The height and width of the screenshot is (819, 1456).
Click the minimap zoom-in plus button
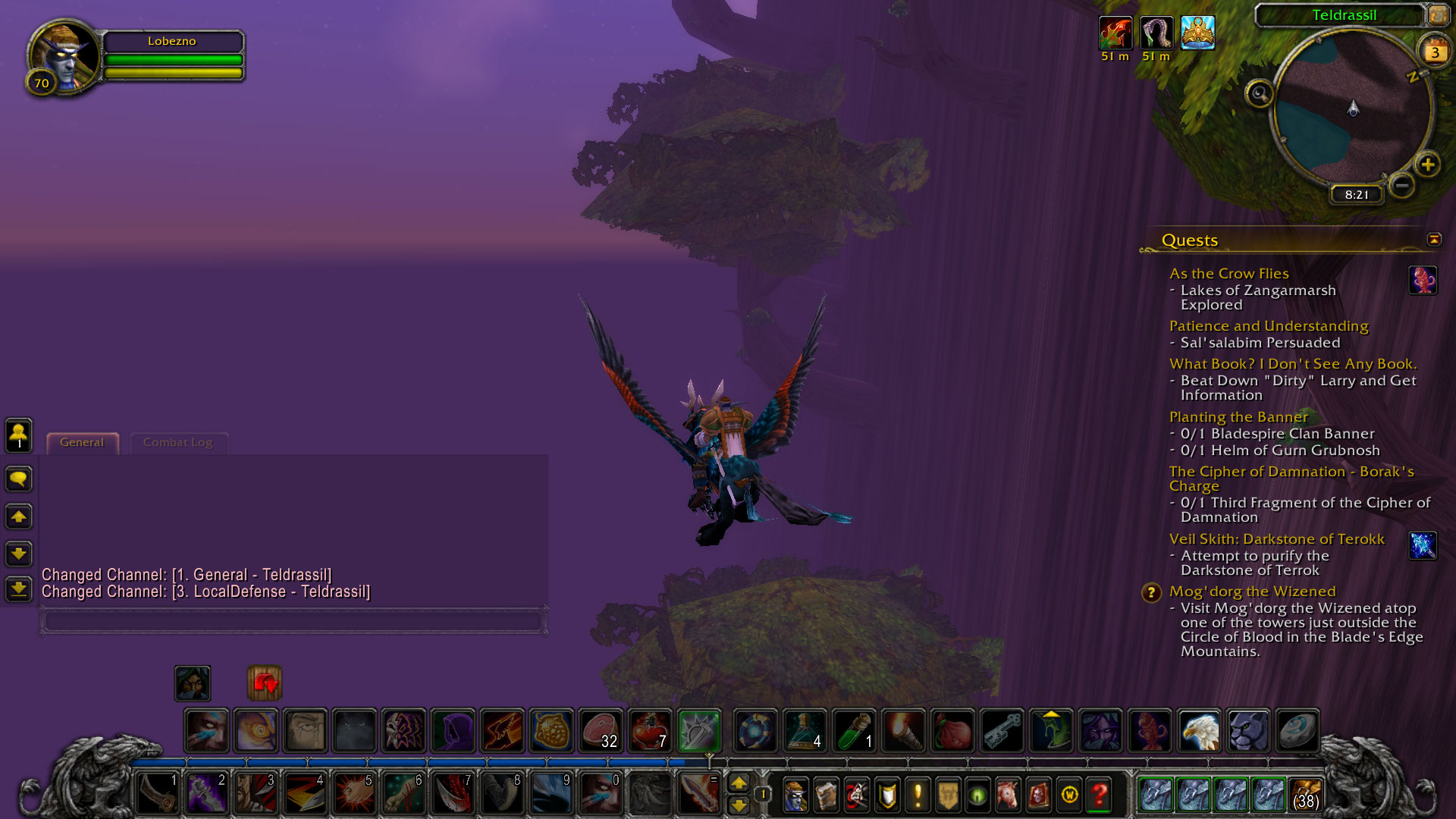[1428, 165]
